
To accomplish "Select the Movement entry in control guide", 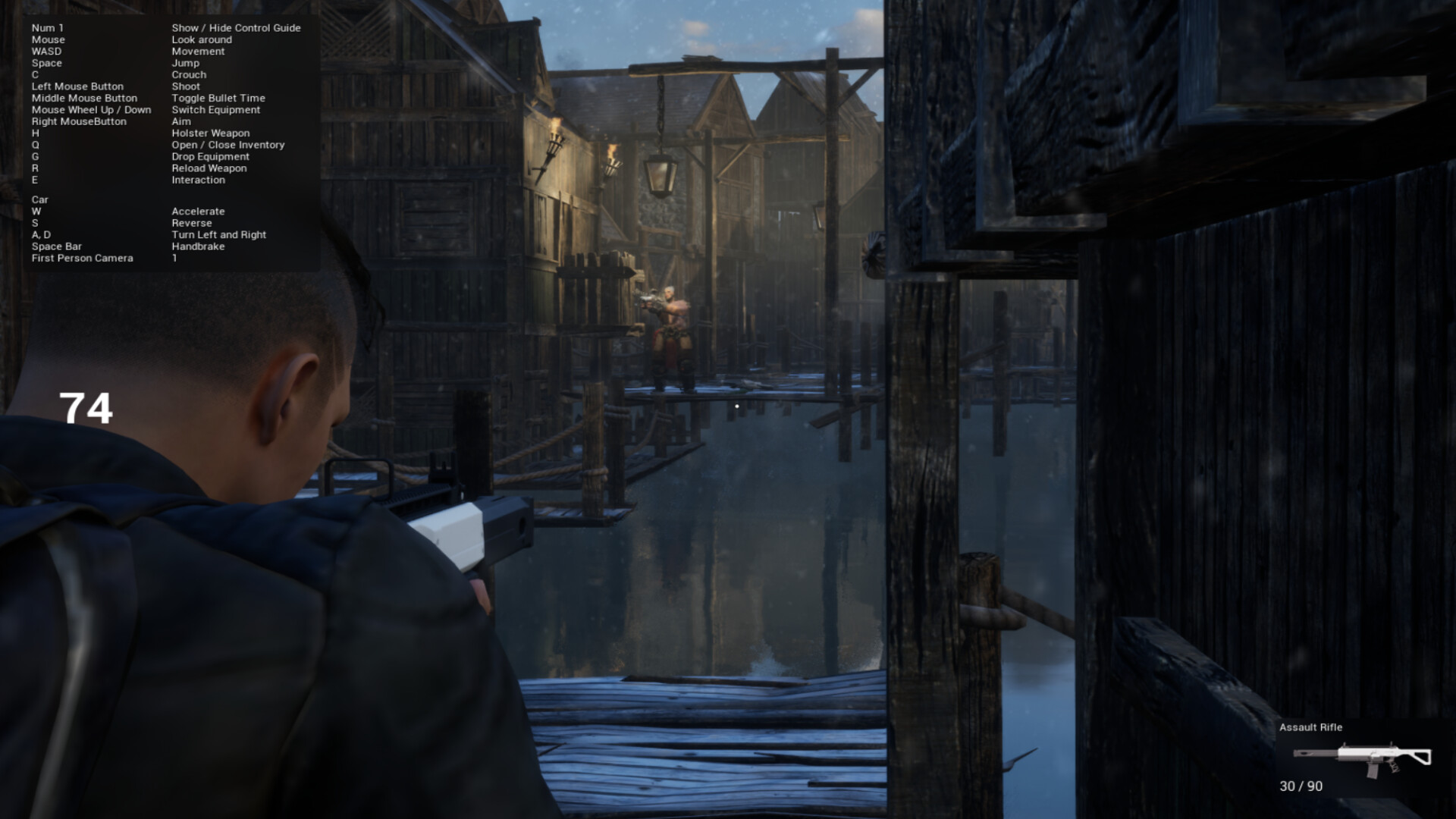I will click(x=198, y=51).
